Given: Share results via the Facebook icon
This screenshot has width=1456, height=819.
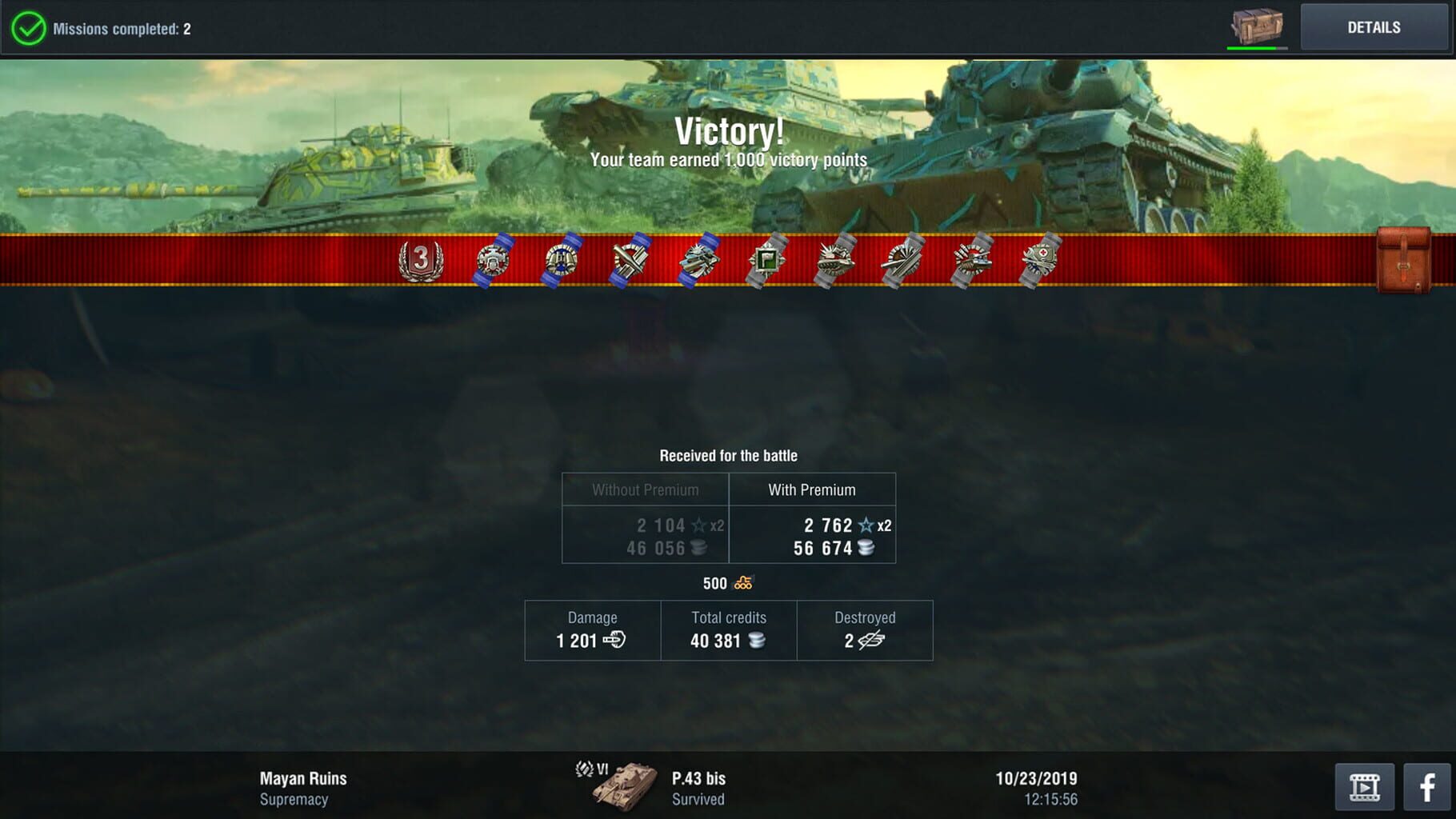Looking at the screenshot, I should pyautogui.click(x=1428, y=788).
